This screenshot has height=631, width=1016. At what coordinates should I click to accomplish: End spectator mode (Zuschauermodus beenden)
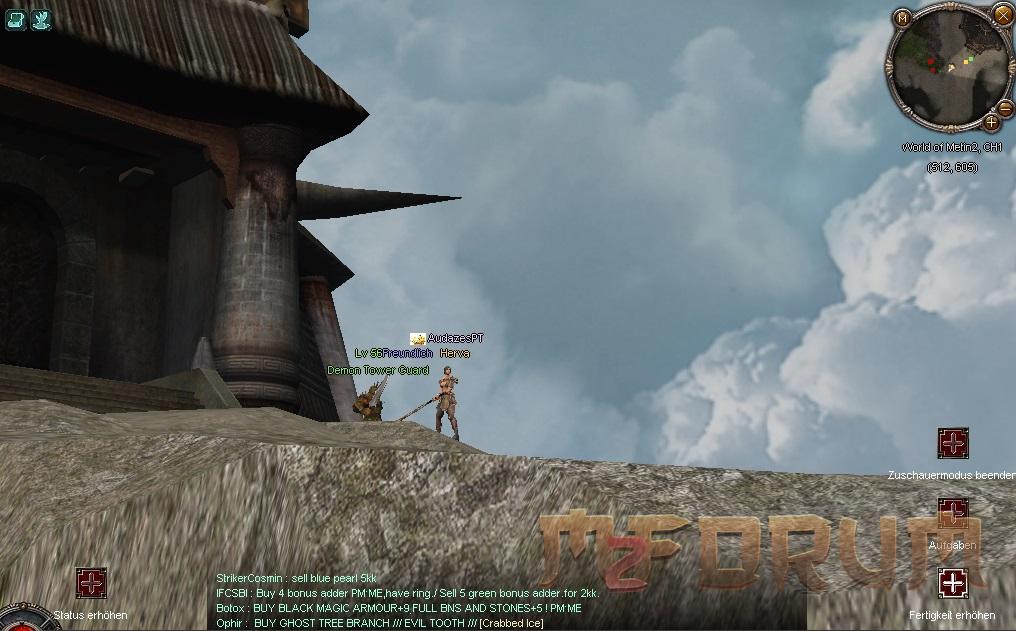[x=953, y=442]
